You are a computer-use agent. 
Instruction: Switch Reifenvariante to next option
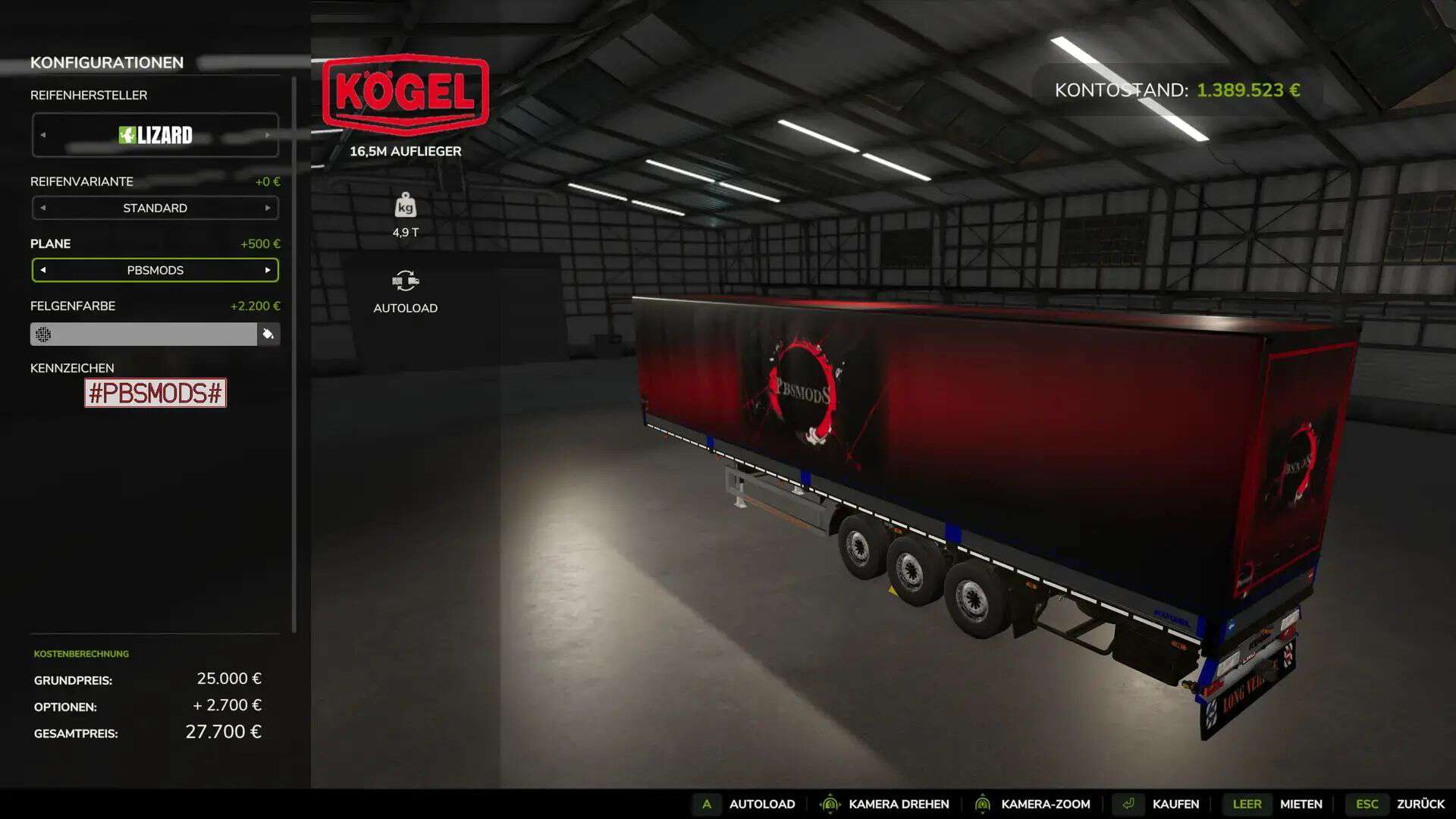267,208
